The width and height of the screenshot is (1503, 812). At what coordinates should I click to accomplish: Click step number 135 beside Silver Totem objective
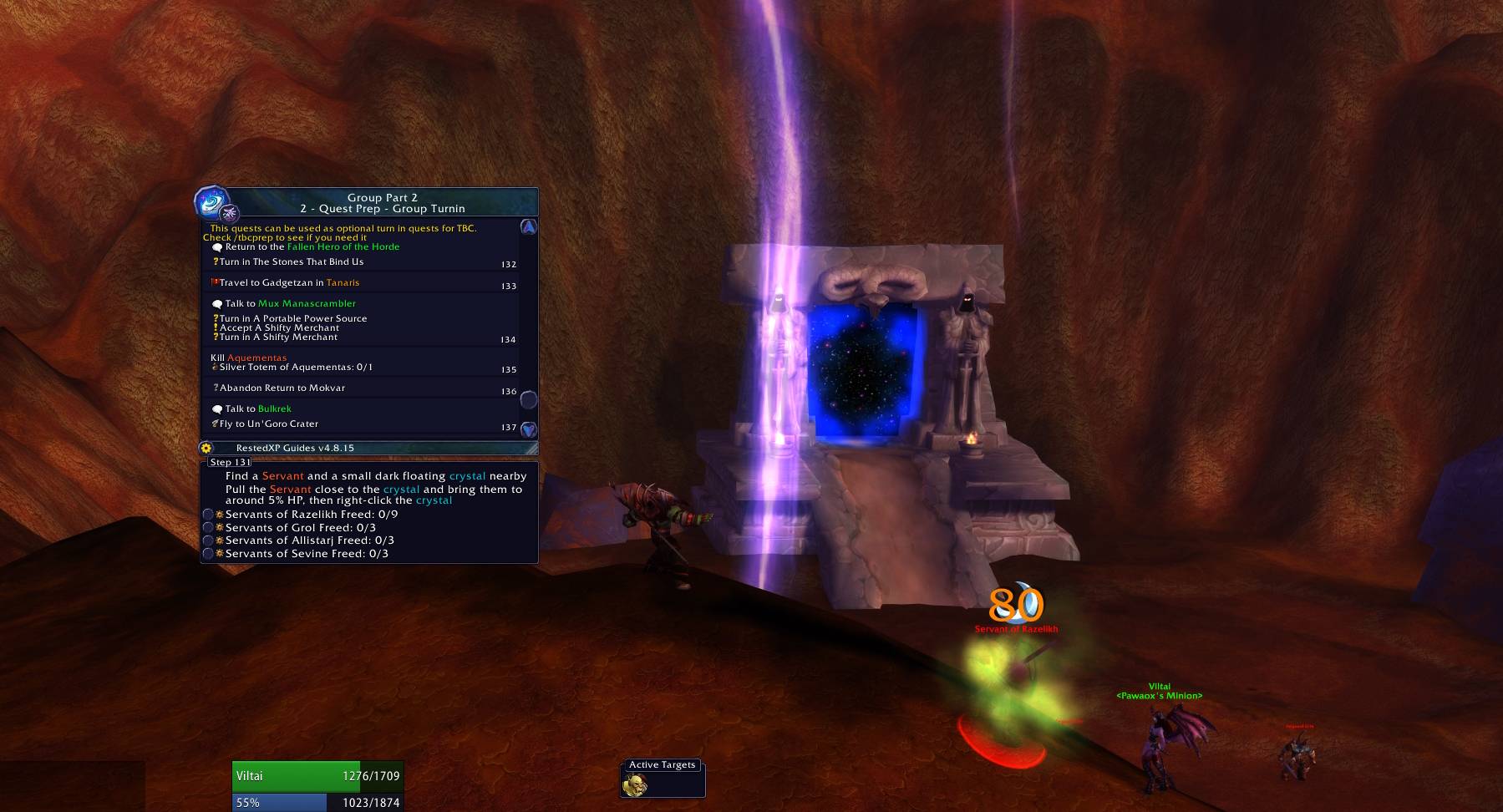click(x=509, y=368)
